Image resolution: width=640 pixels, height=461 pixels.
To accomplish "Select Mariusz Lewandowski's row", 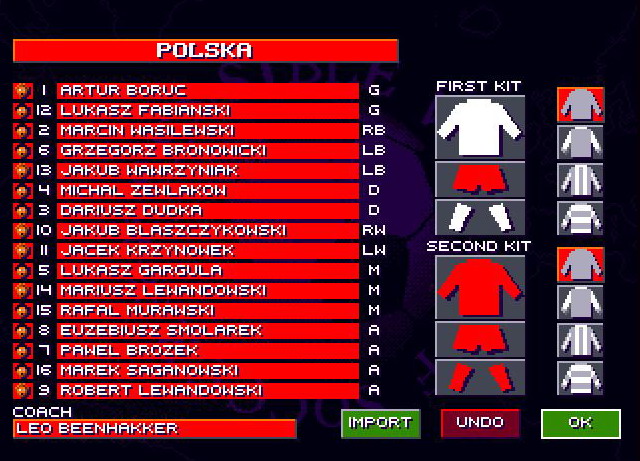I will [x=207, y=291].
